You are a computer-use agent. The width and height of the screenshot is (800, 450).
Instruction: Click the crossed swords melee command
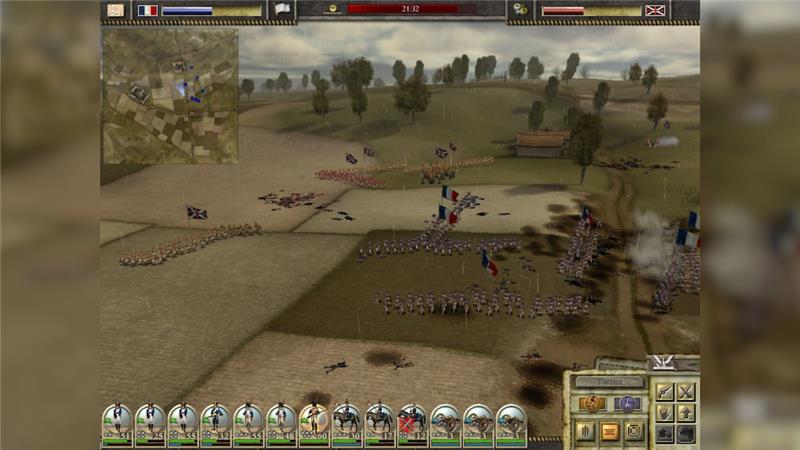(685, 391)
